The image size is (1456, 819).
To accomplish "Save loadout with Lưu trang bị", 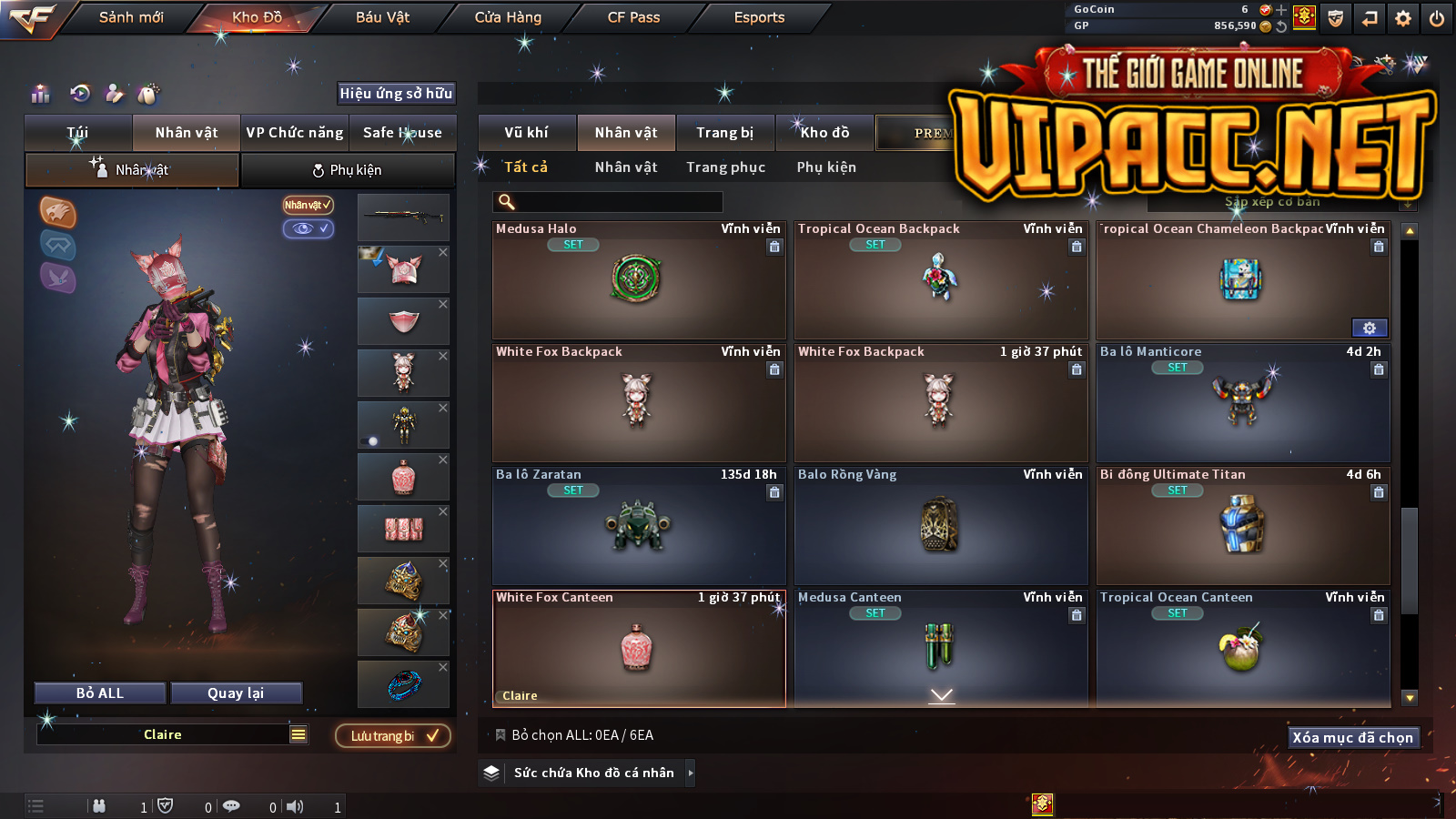I will click(x=393, y=736).
